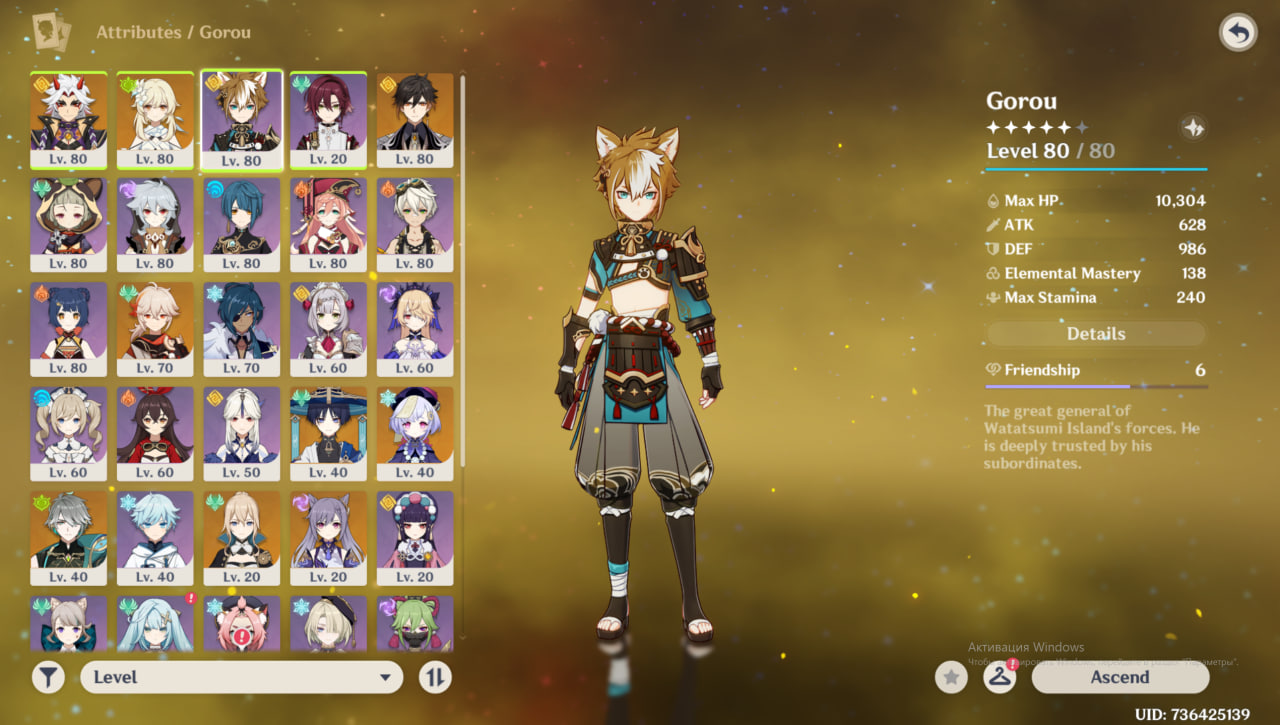
Task: Pick Xingqiu's character card
Action: pyautogui.click(x=242, y=224)
